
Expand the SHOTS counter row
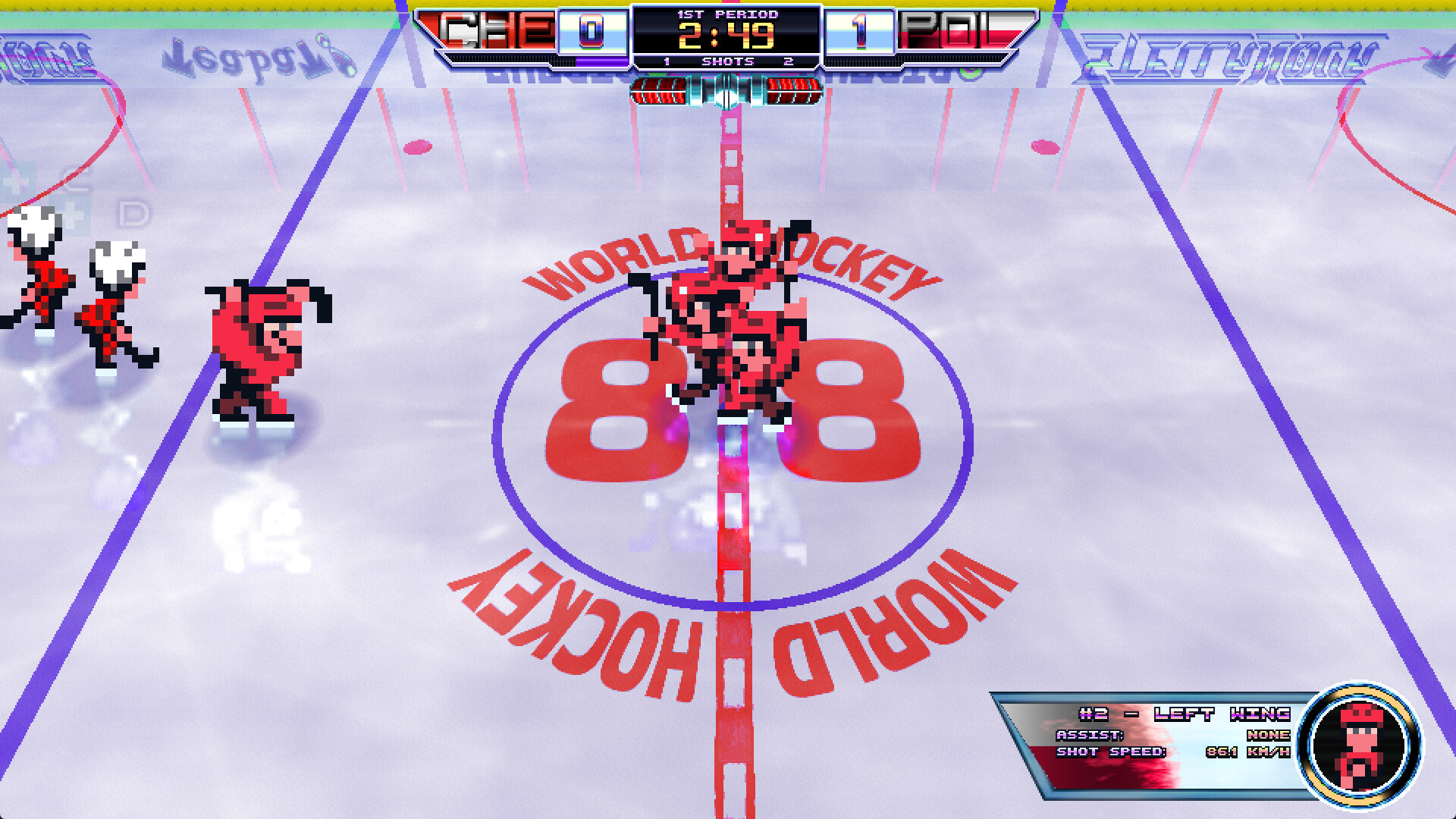(726, 61)
